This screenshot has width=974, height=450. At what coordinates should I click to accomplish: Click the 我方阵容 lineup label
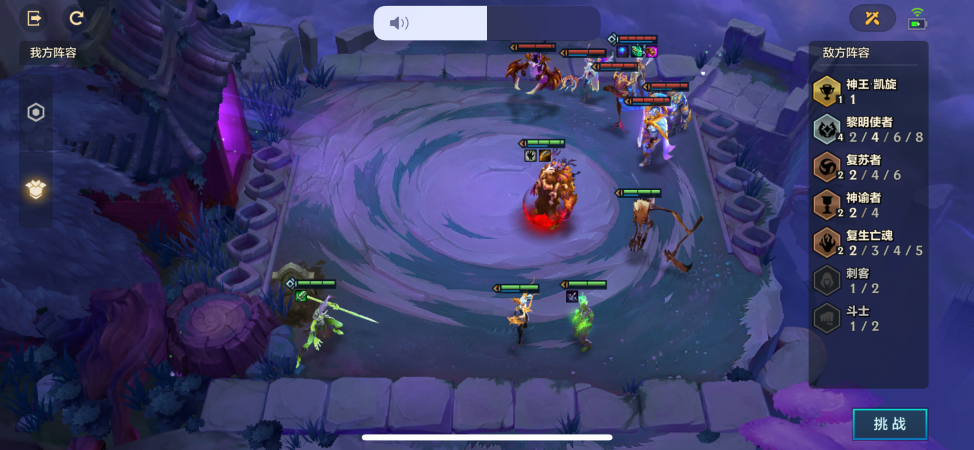[x=53, y=53]
